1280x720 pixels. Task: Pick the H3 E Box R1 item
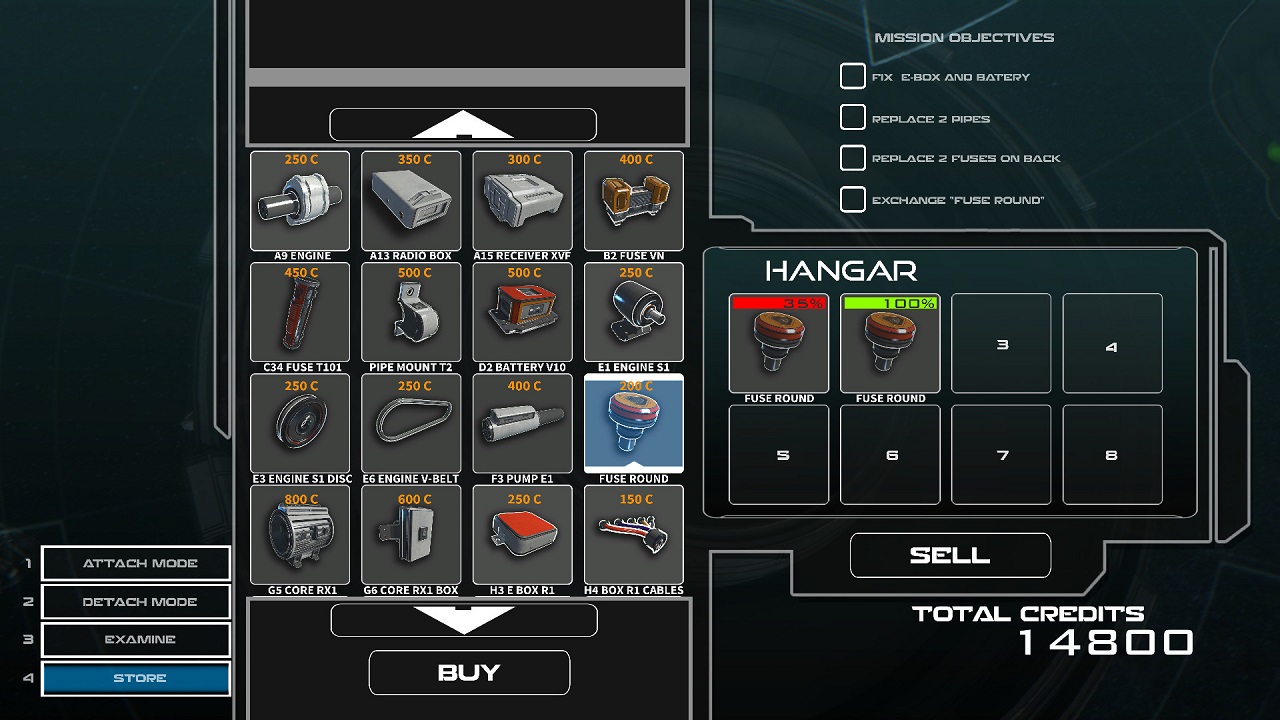pos(523,535)
